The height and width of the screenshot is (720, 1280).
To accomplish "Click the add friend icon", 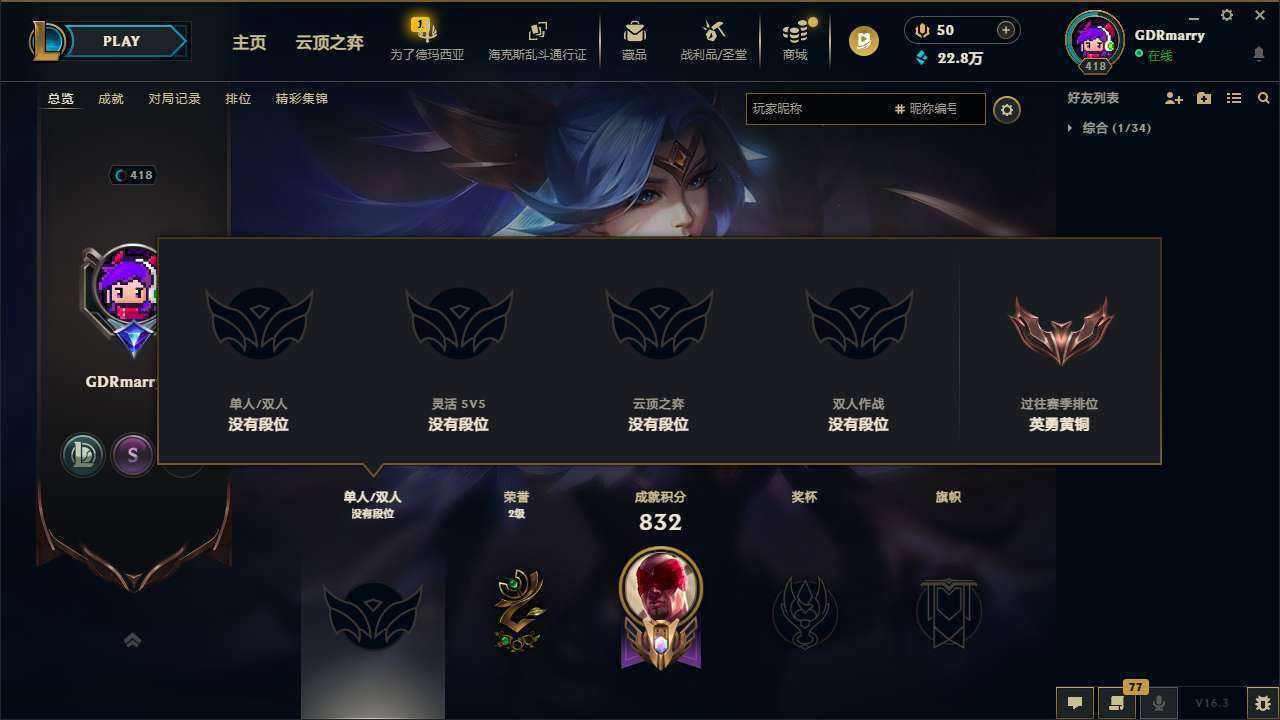I will click(1174, 98).
